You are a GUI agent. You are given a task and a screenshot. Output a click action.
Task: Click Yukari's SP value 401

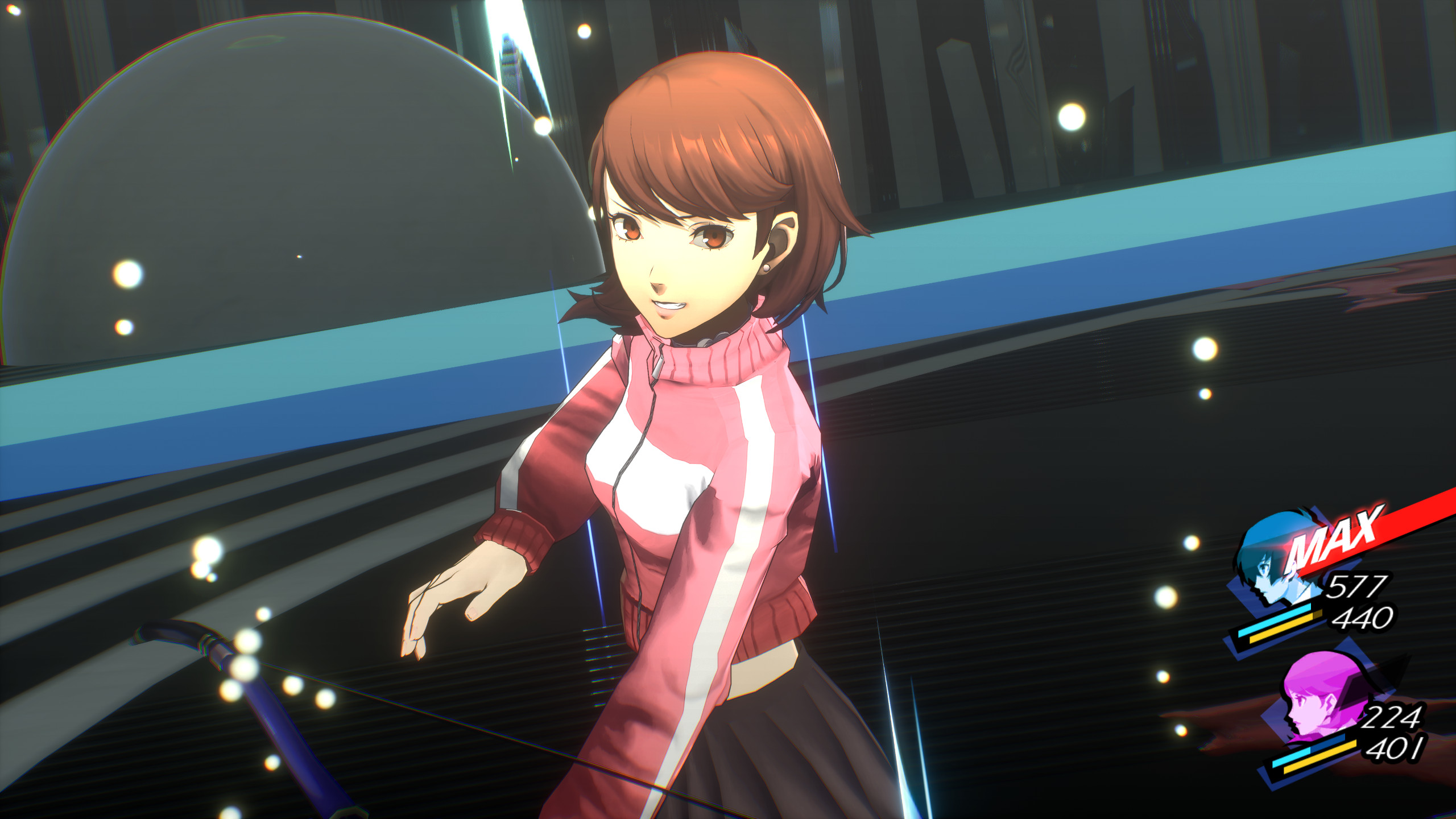click(x=1395, y=749)
